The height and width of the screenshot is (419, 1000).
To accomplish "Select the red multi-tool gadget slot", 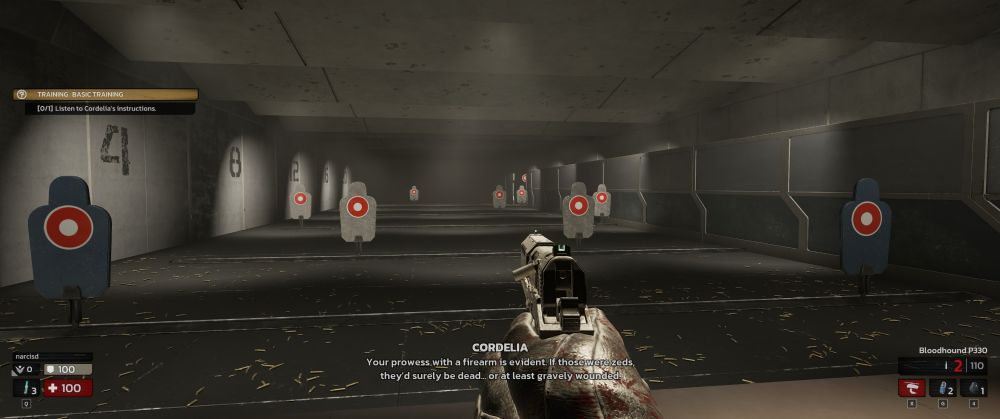I will click(911, 388).
